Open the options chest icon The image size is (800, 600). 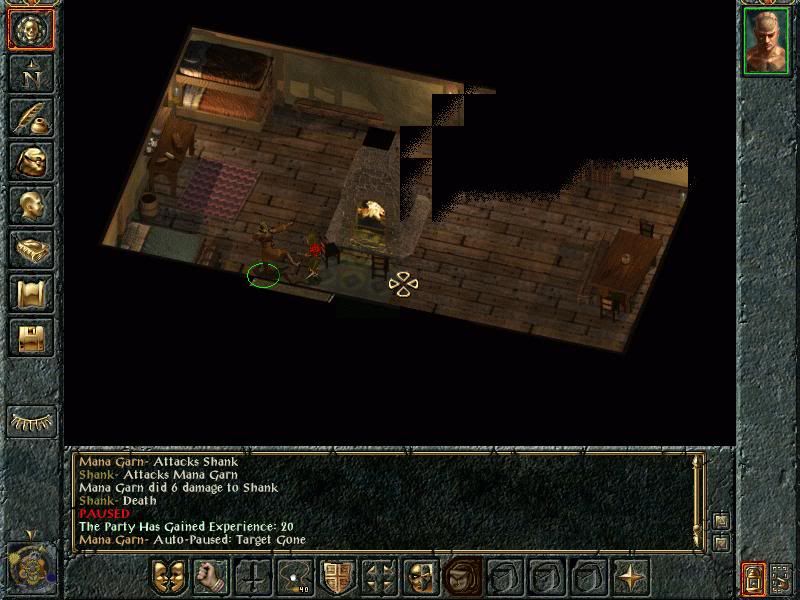tap(31, 337)
